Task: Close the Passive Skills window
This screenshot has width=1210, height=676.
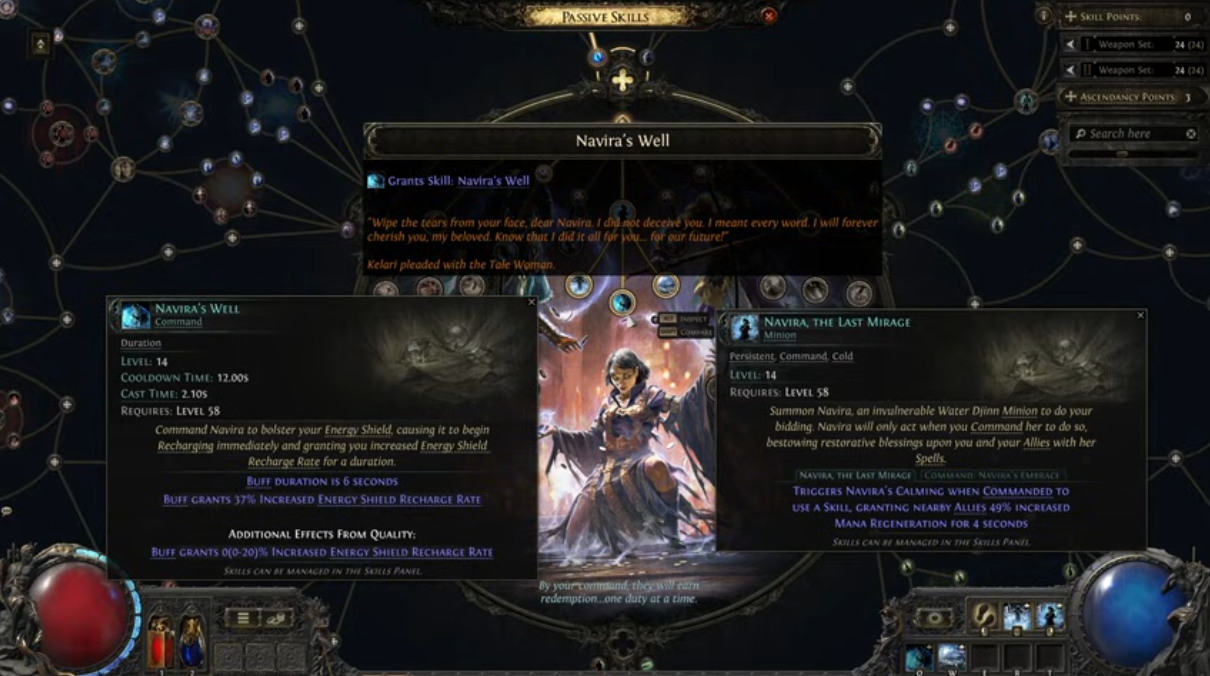Action: (768, 16)
